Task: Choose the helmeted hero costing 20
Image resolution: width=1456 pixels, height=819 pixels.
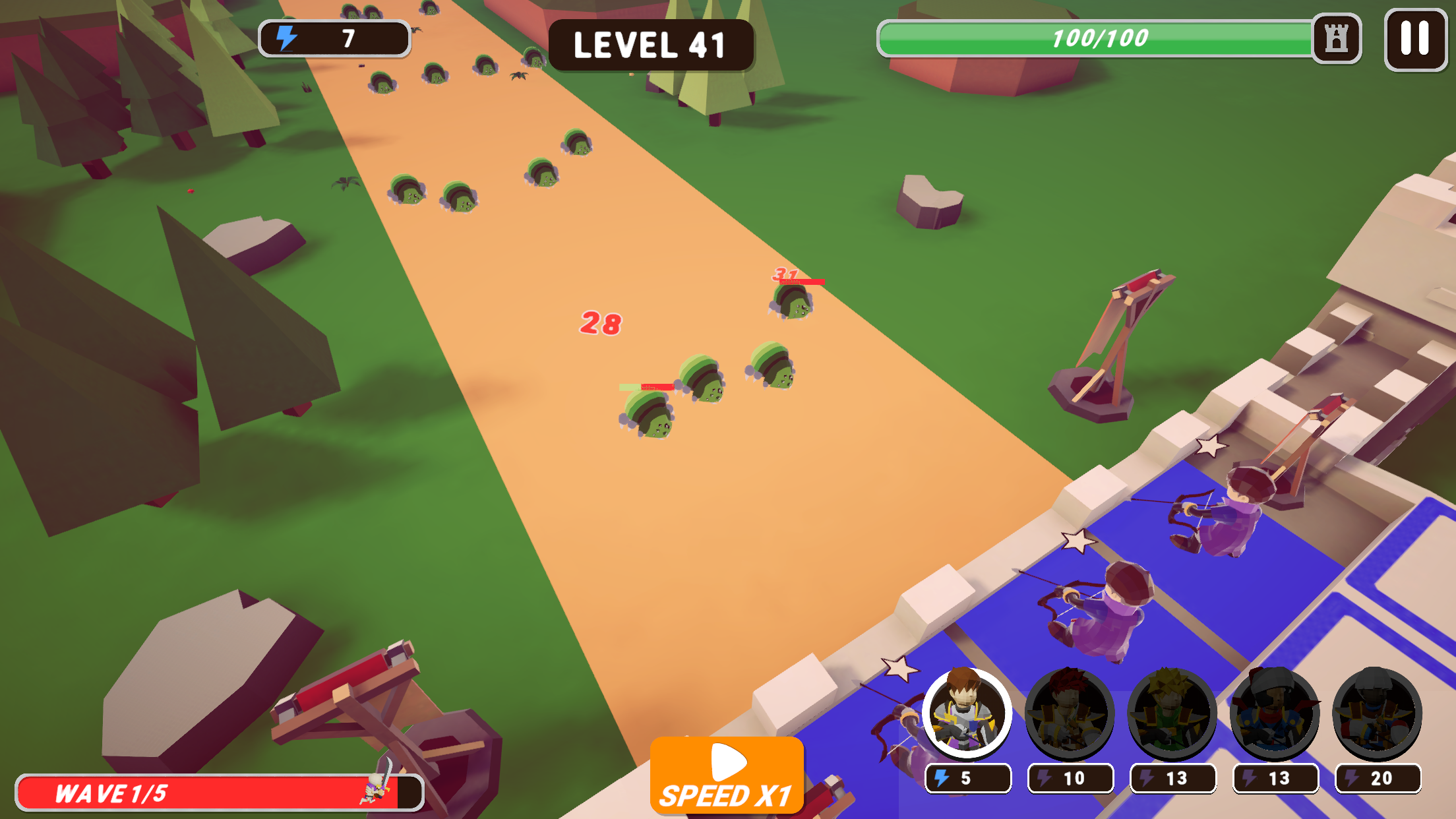Action: click(1377, 713)
